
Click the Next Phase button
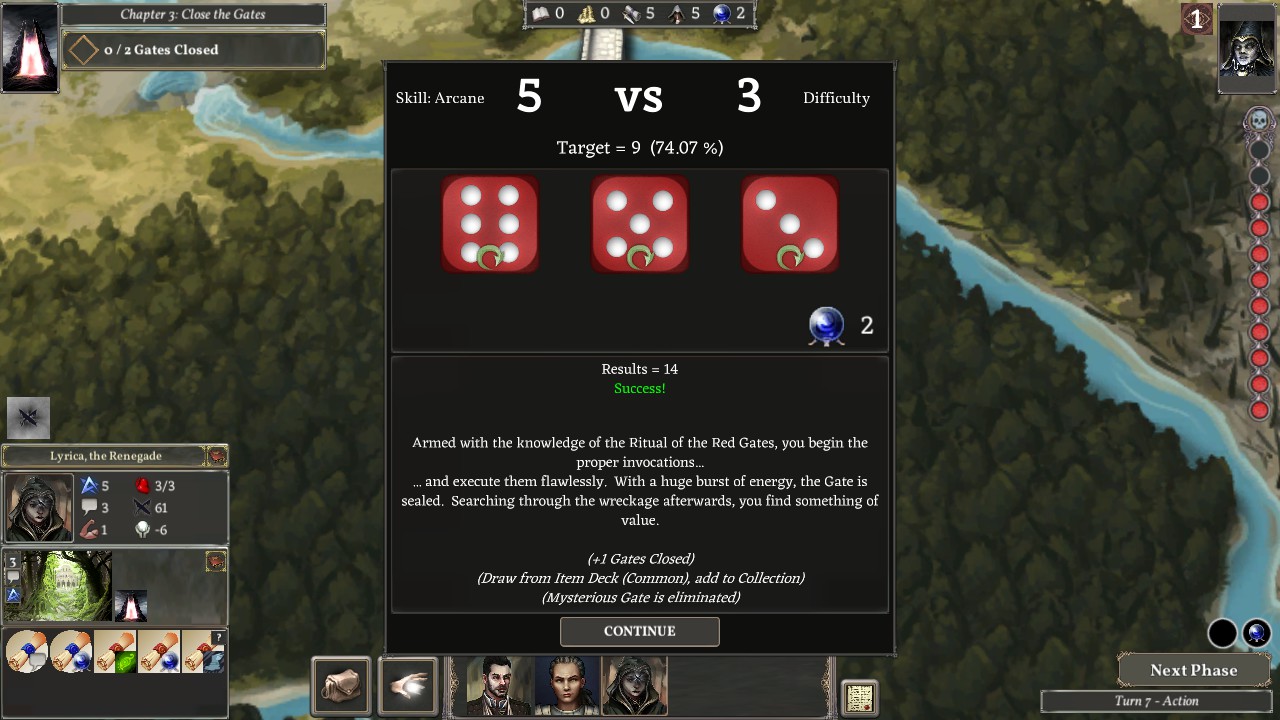click(x=1193, y=670)
